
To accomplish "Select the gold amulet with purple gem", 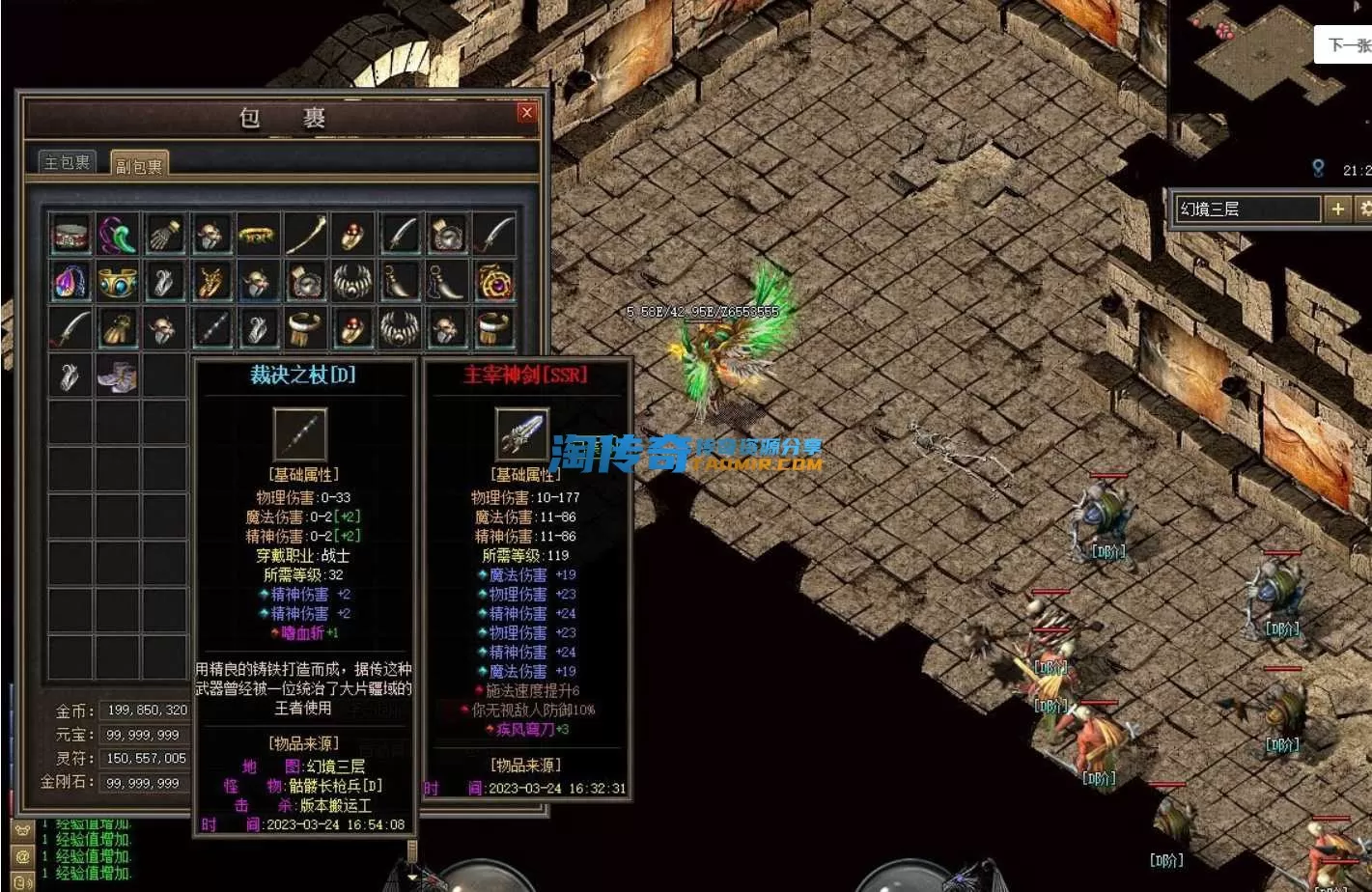I will 494,282.
